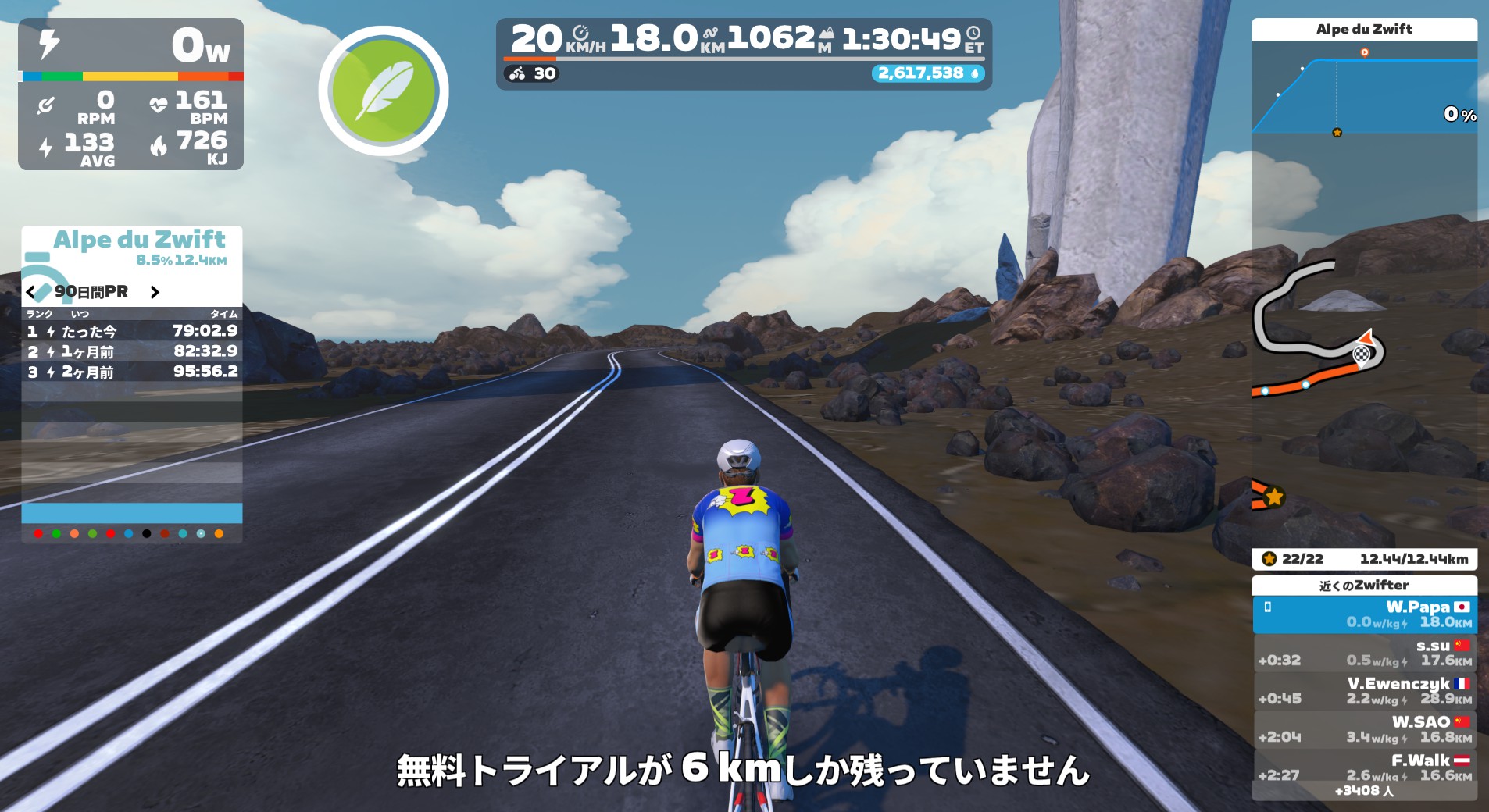This screenshot has width=1489, height=812.
Task: Click the mountain elevation icon beside 1062 M
Action: (x=827, y=33)
